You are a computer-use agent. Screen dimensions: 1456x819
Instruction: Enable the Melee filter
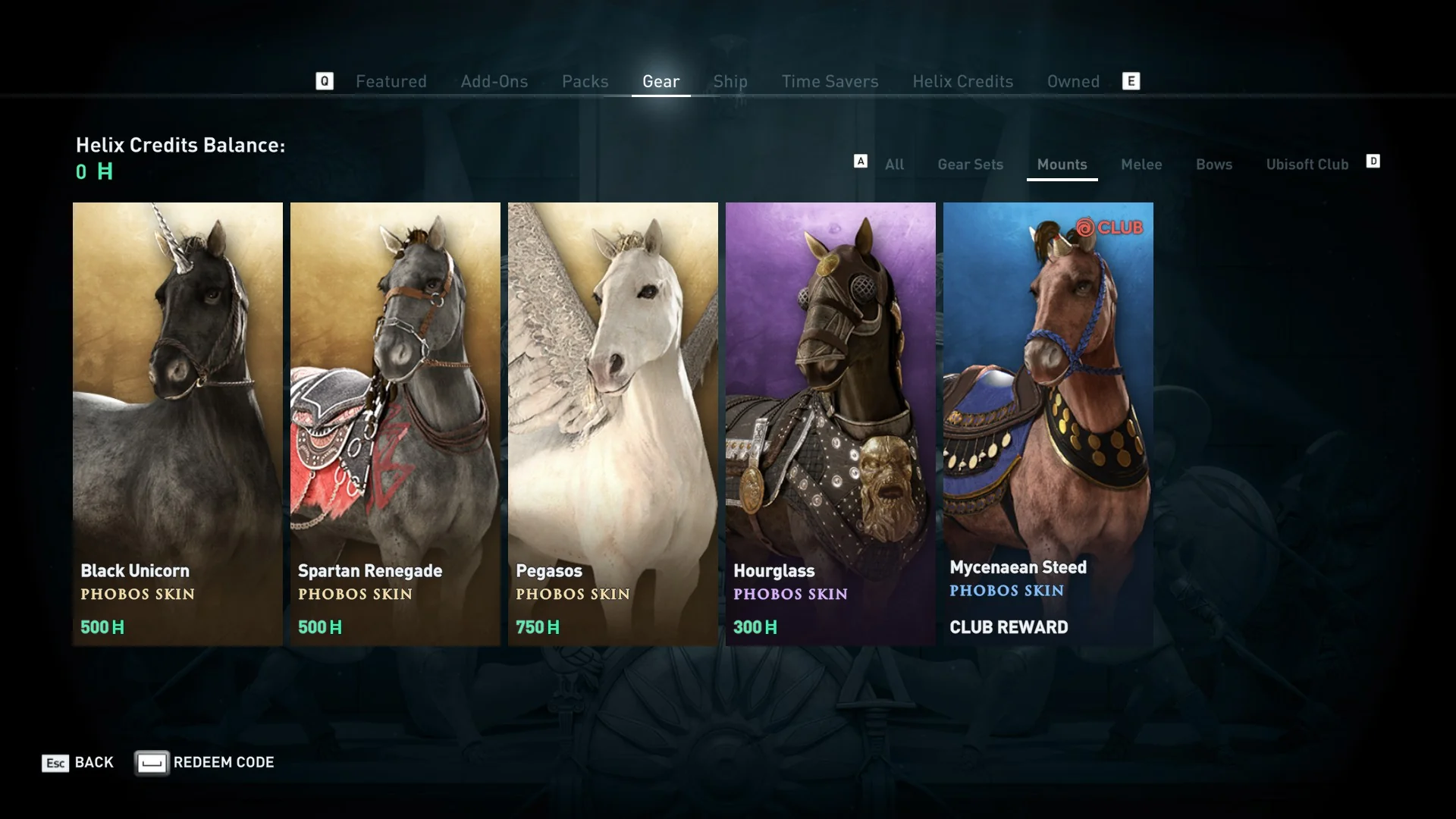point(1141,165)
